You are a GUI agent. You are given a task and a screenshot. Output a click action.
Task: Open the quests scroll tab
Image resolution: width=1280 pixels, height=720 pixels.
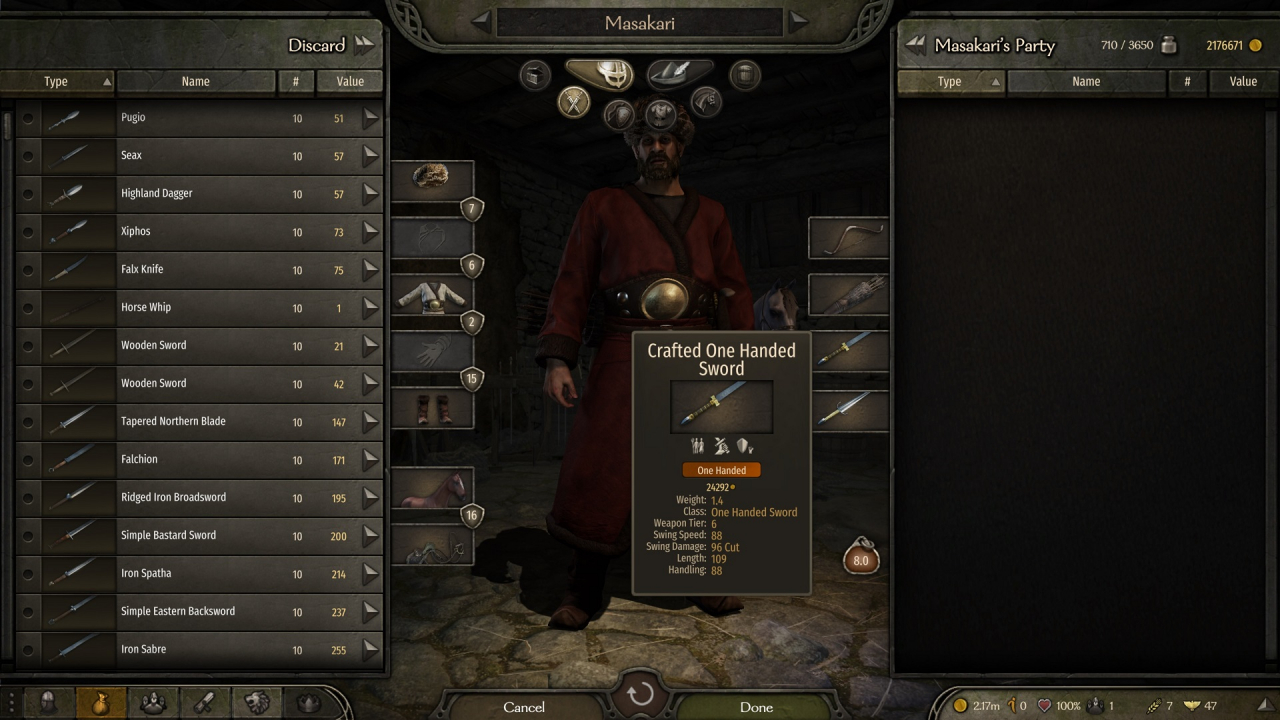pos(203,703)
